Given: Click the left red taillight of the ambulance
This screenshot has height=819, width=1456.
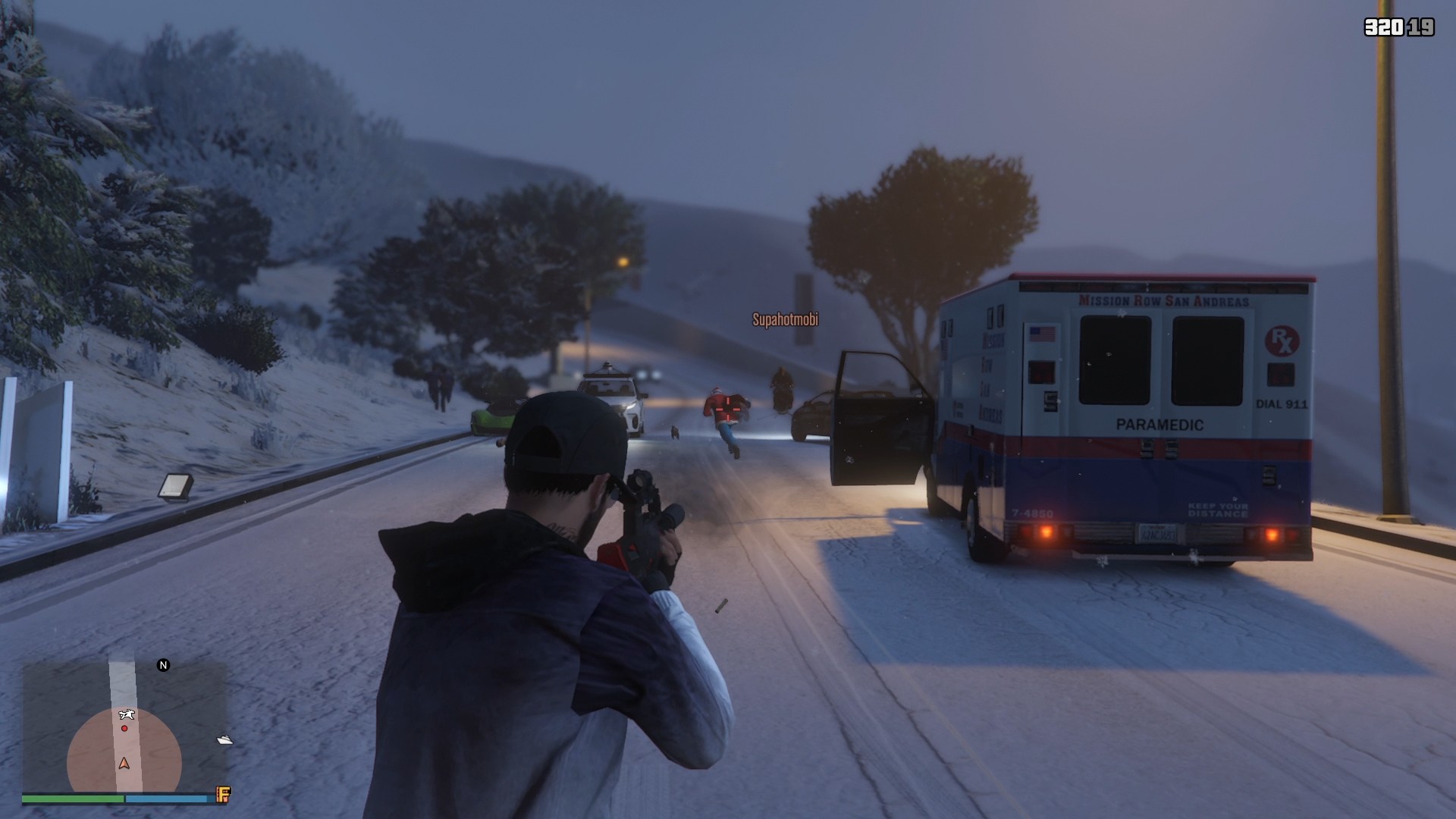Looking at the screenshot, I should pyautogui.click(x=1046, y=533).
